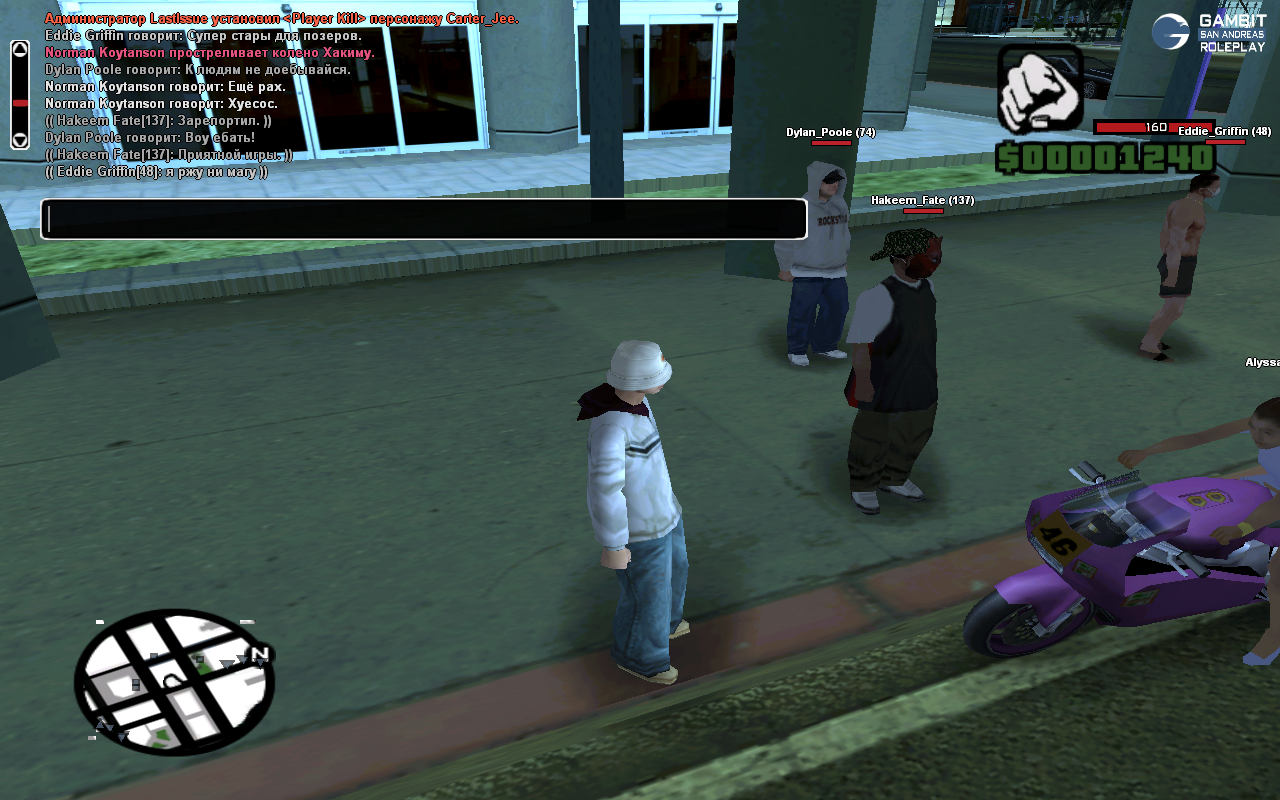Screen dimensions: 1280x800
Task: Click the chat text input box
Action: pos(423,219)
